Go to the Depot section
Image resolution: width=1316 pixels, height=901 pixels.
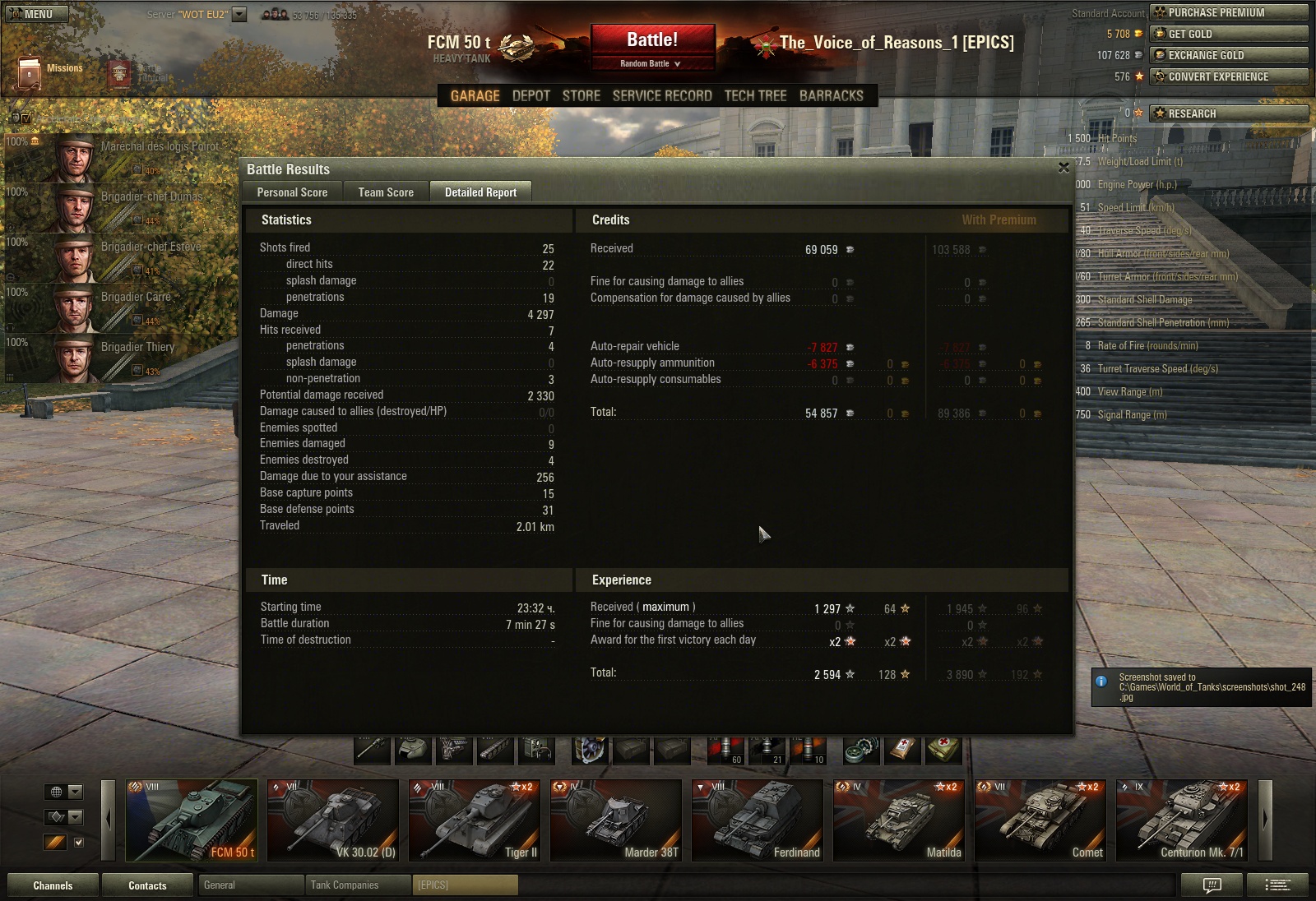531,95
